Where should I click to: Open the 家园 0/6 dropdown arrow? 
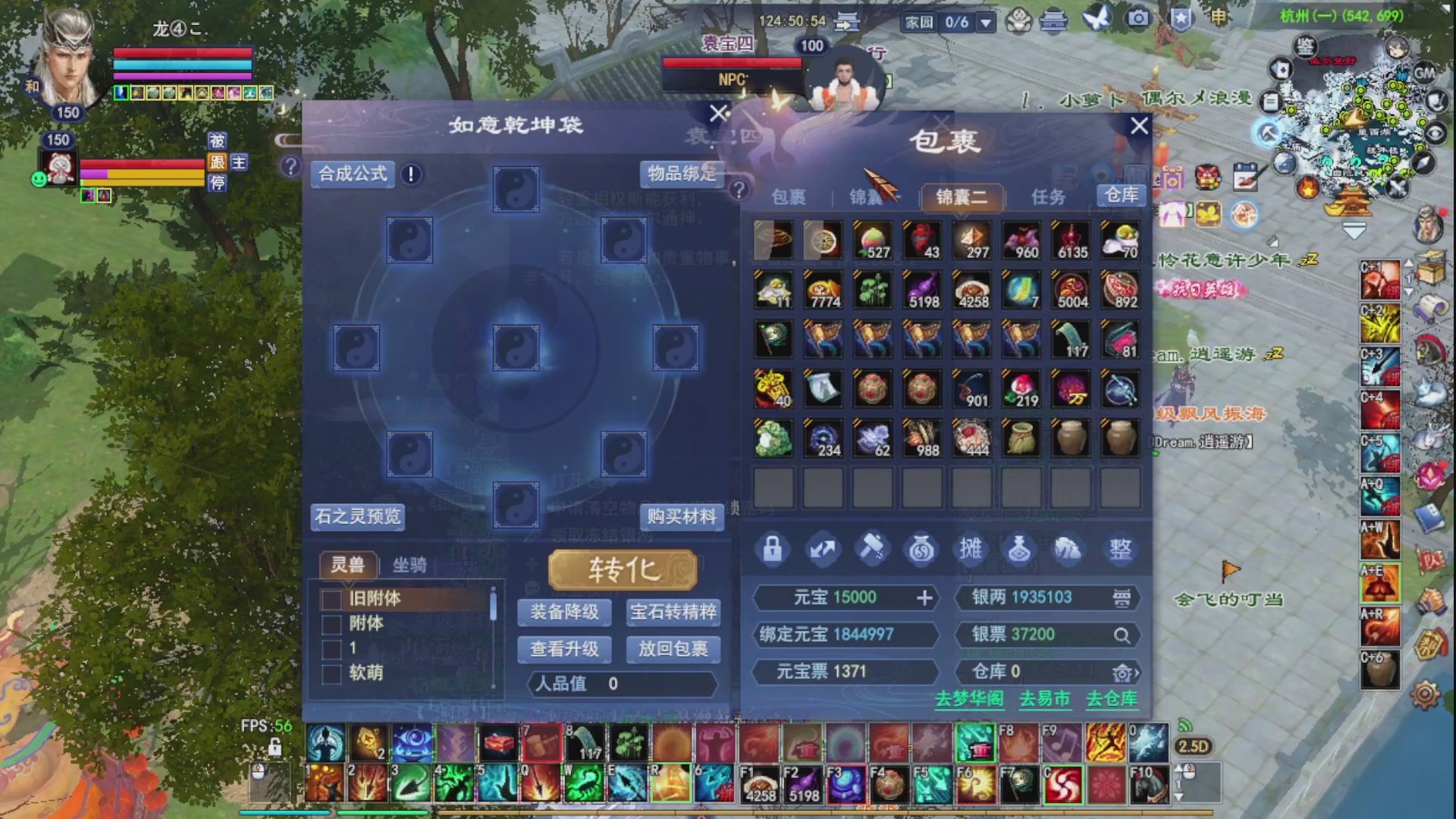986,22
